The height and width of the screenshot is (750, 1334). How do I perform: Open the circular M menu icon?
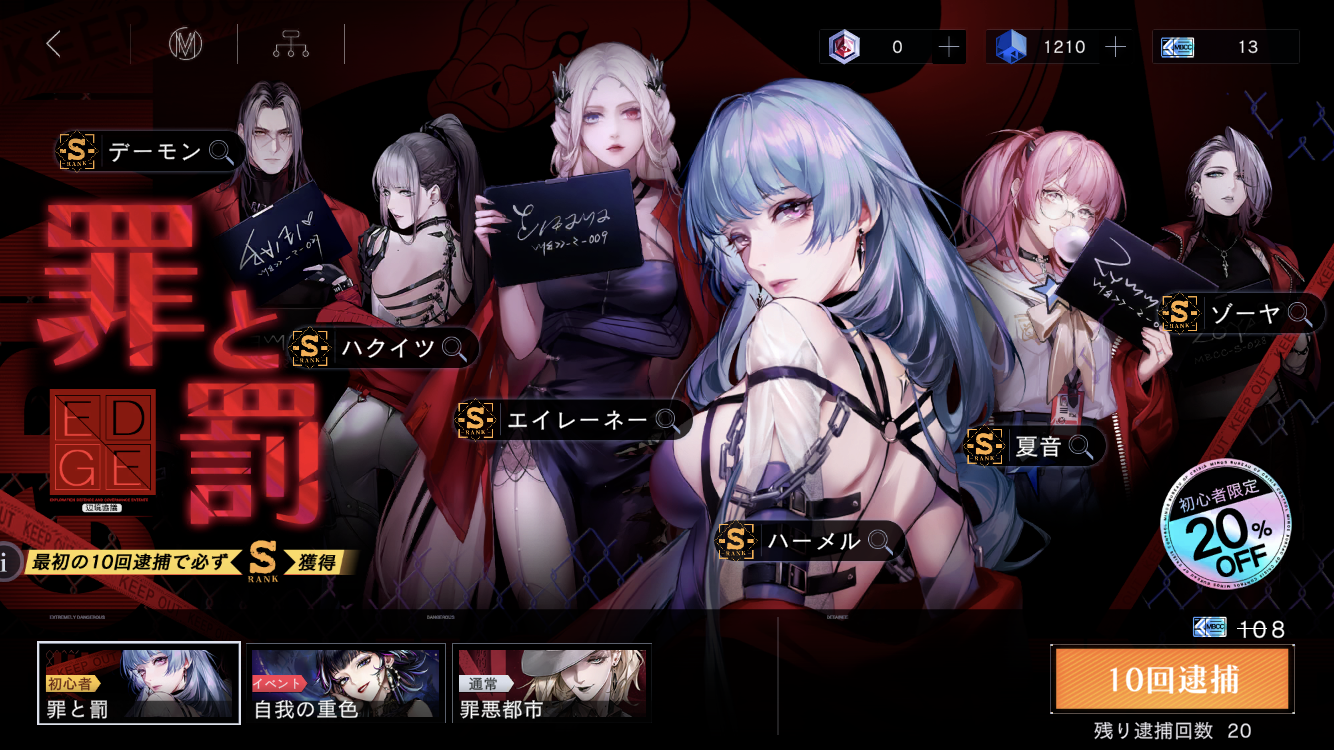(x=184, y=45)
